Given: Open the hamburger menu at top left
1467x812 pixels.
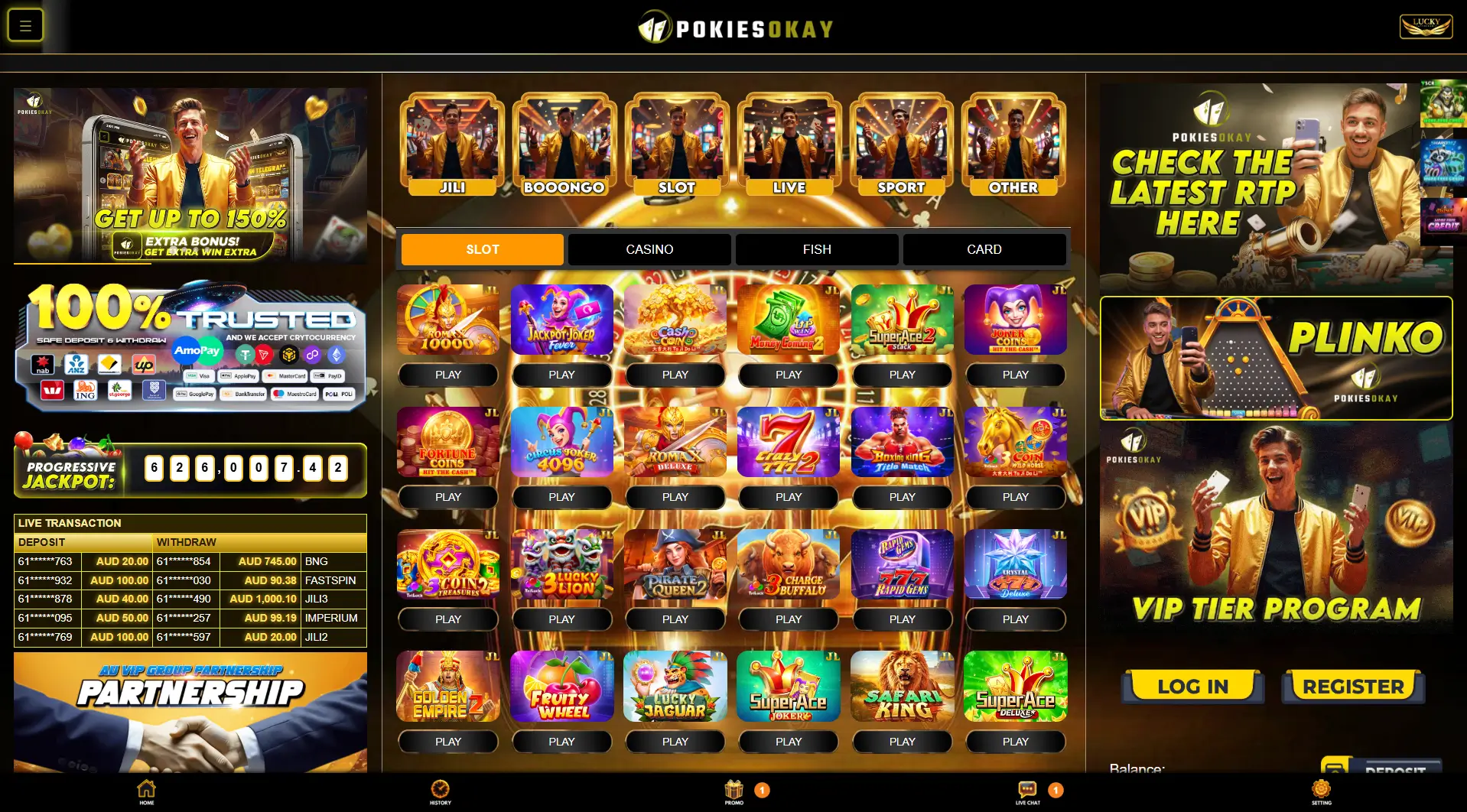Looking at the screenshot, I should (x=24, y=24).
